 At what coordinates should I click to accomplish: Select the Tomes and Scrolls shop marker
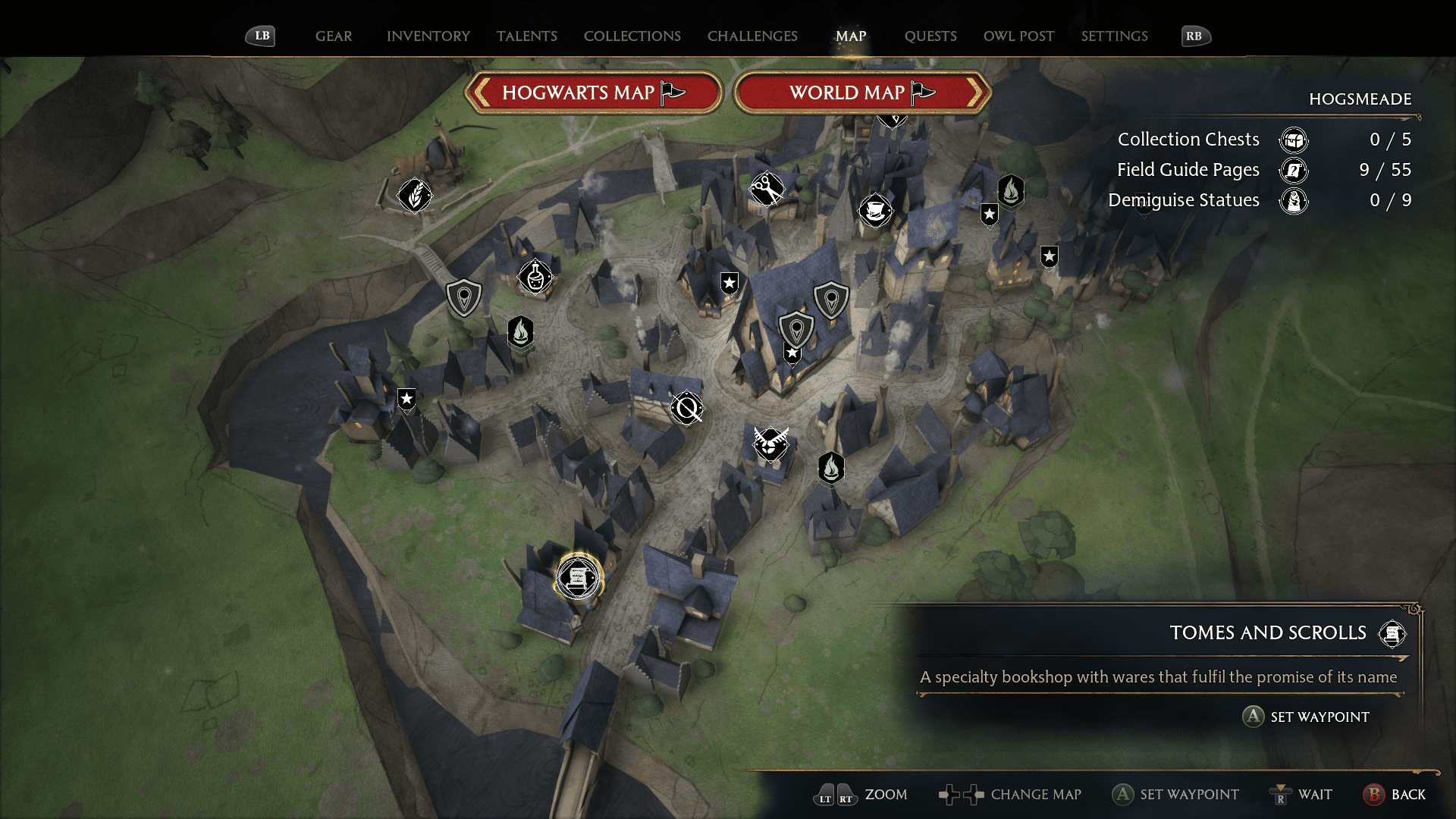click(x=578, y=578)
